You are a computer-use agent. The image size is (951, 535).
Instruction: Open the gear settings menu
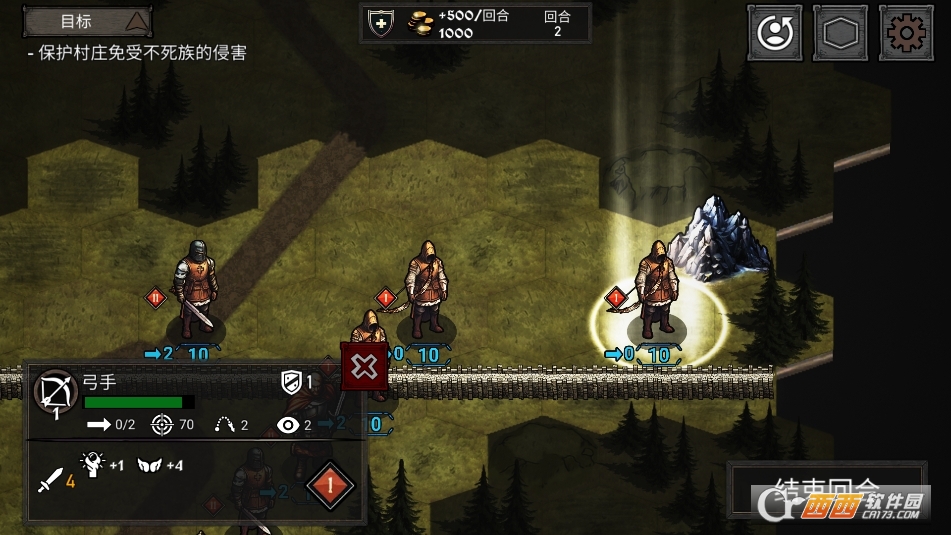(x=906, y=33)
